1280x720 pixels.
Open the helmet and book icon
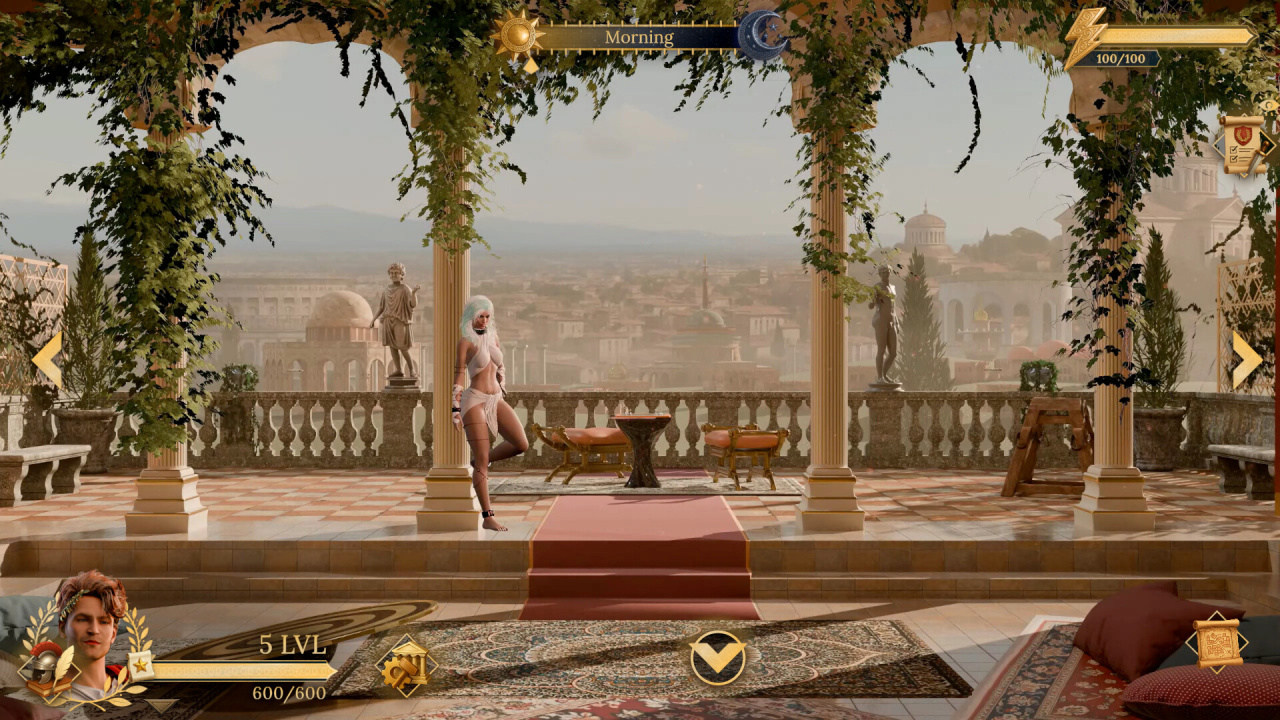48,669
